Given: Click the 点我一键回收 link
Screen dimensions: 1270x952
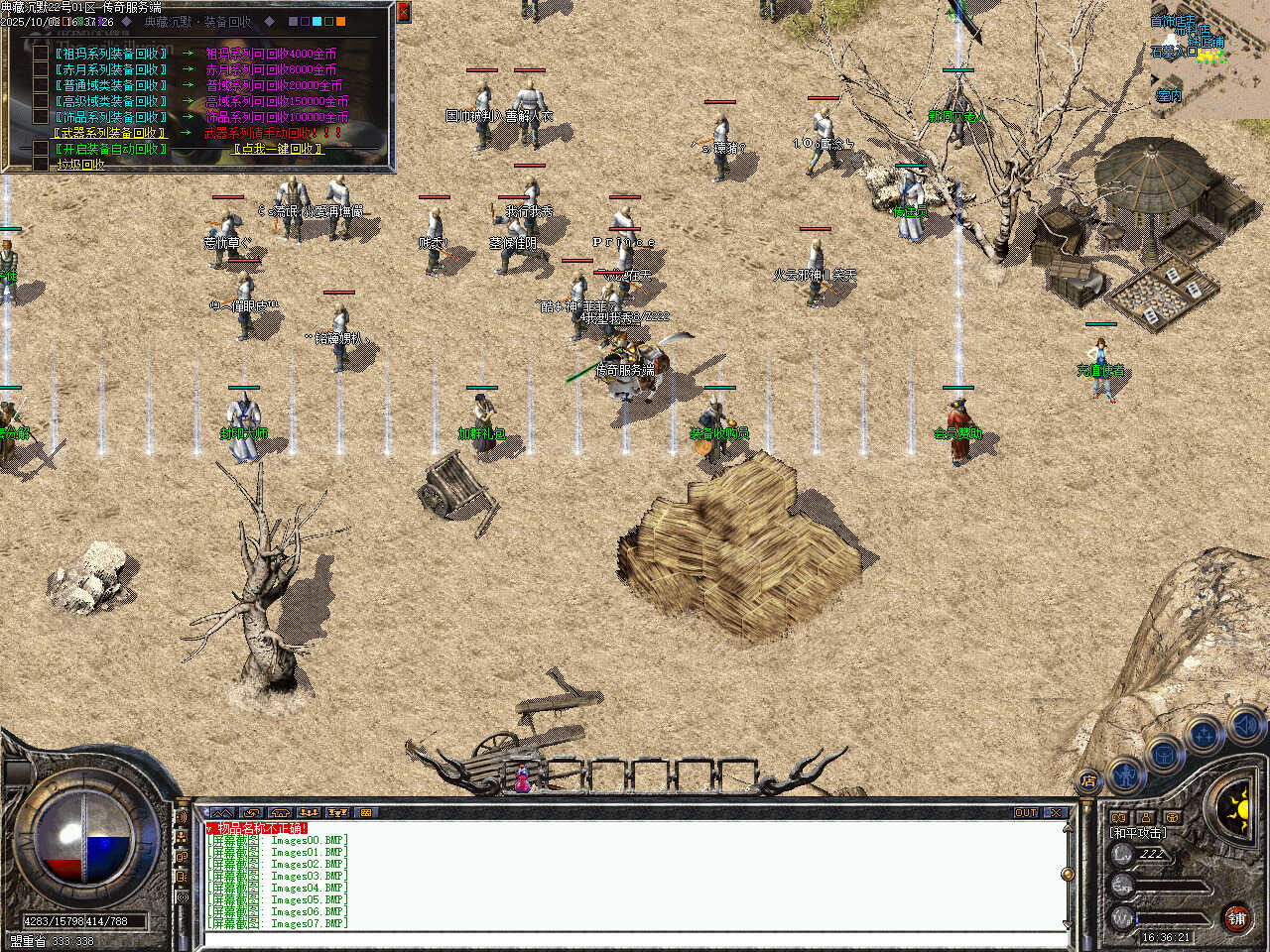Looking at the screenshot, I should pyautogui.click(x=278, y=149).
